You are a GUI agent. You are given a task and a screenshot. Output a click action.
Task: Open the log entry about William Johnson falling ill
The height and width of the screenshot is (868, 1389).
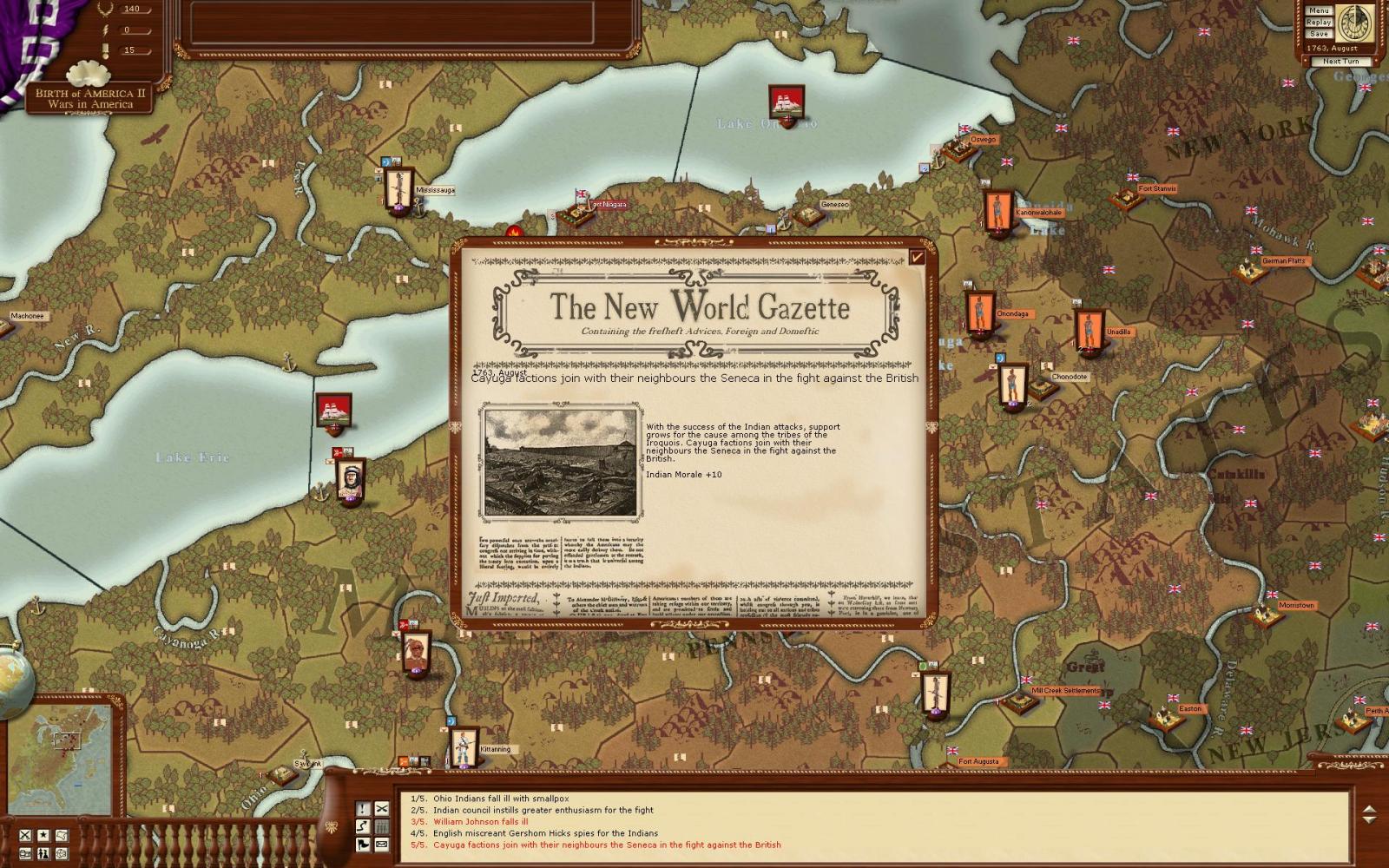click(480, 821)
